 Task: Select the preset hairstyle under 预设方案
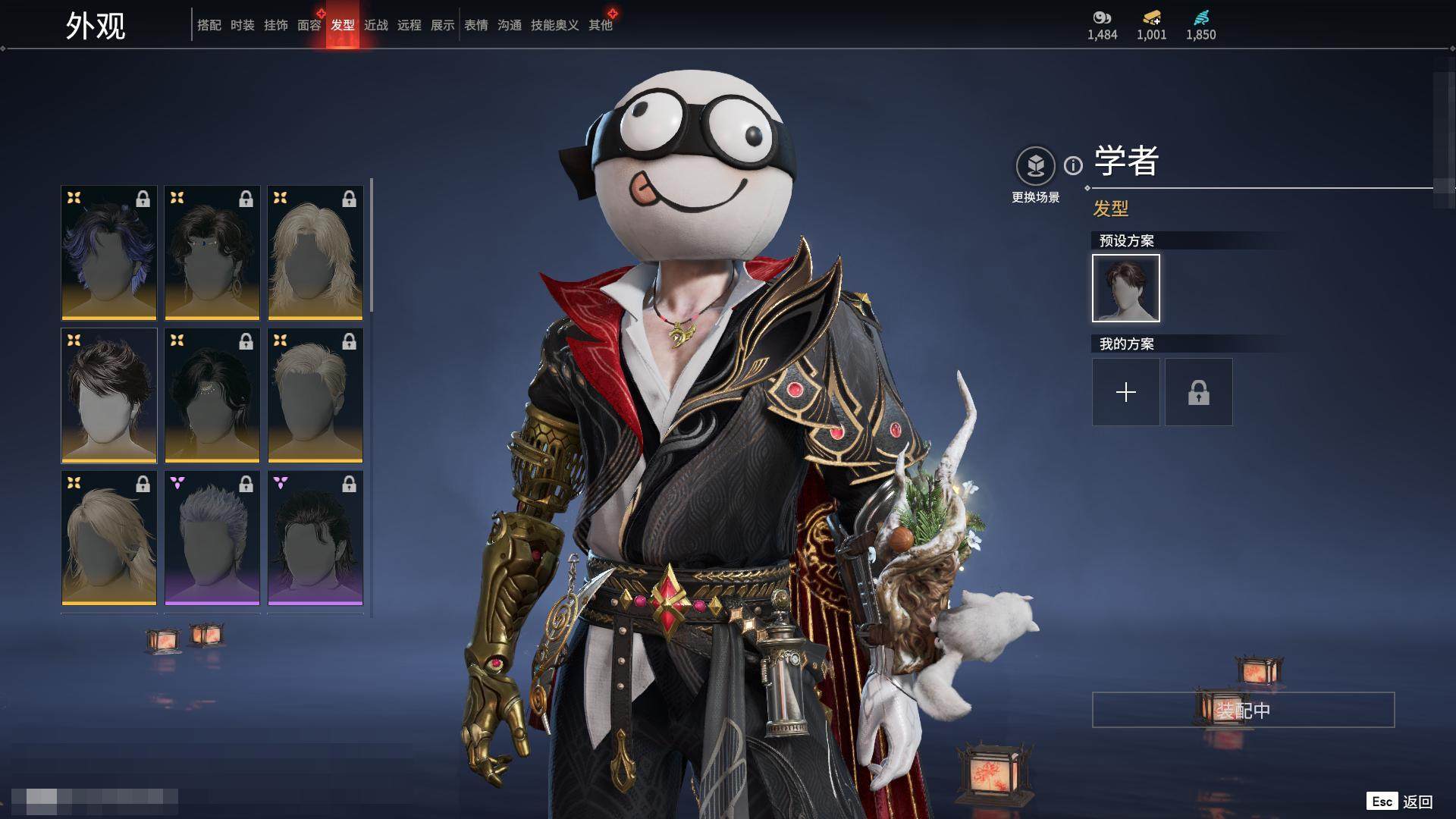click(1125, 288)
